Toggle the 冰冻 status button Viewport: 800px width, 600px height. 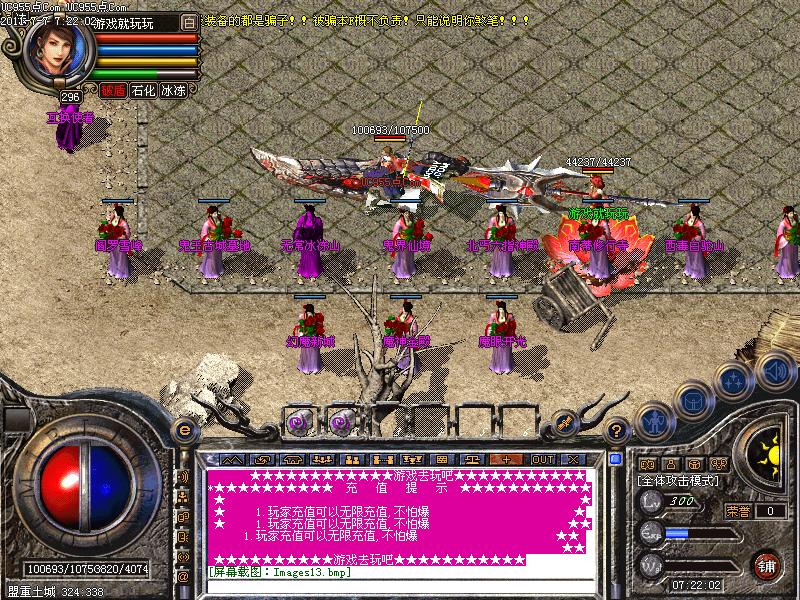(173, 90)
